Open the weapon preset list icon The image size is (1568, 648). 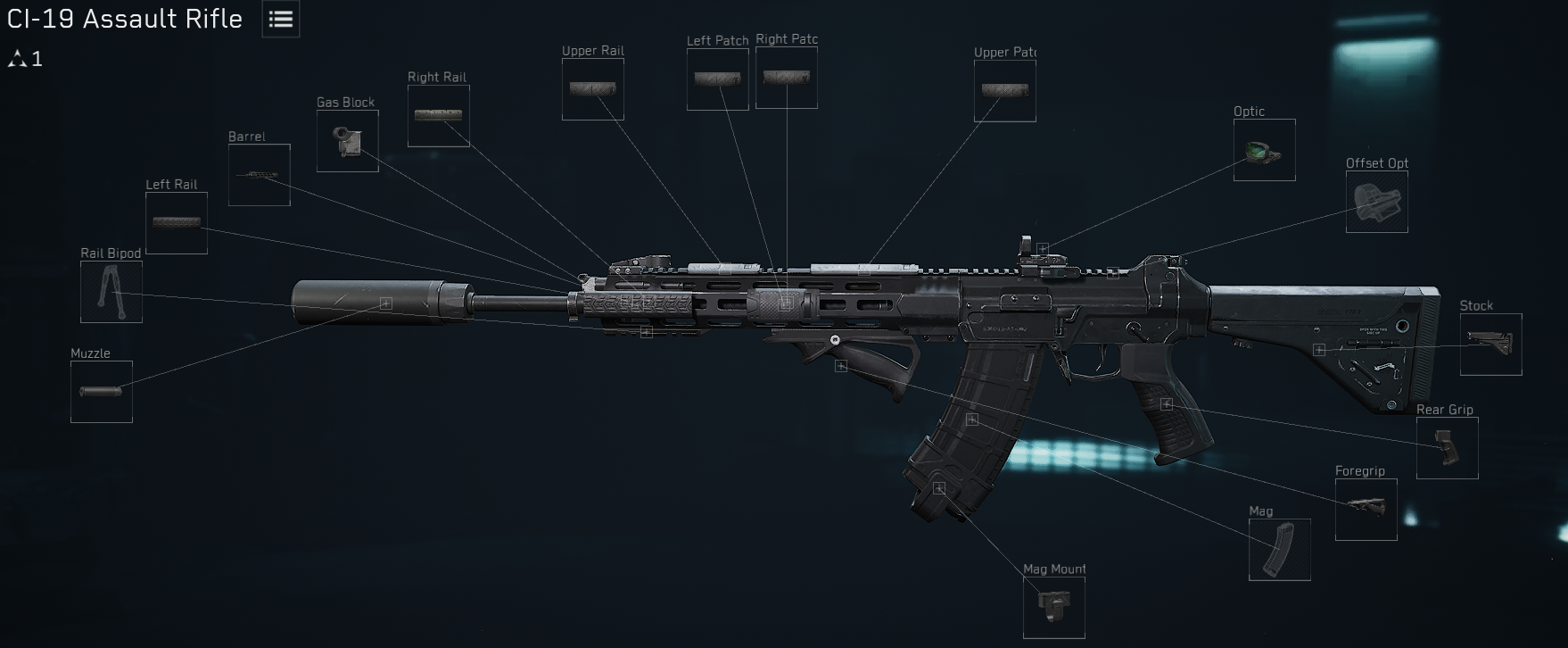[279, 20]
